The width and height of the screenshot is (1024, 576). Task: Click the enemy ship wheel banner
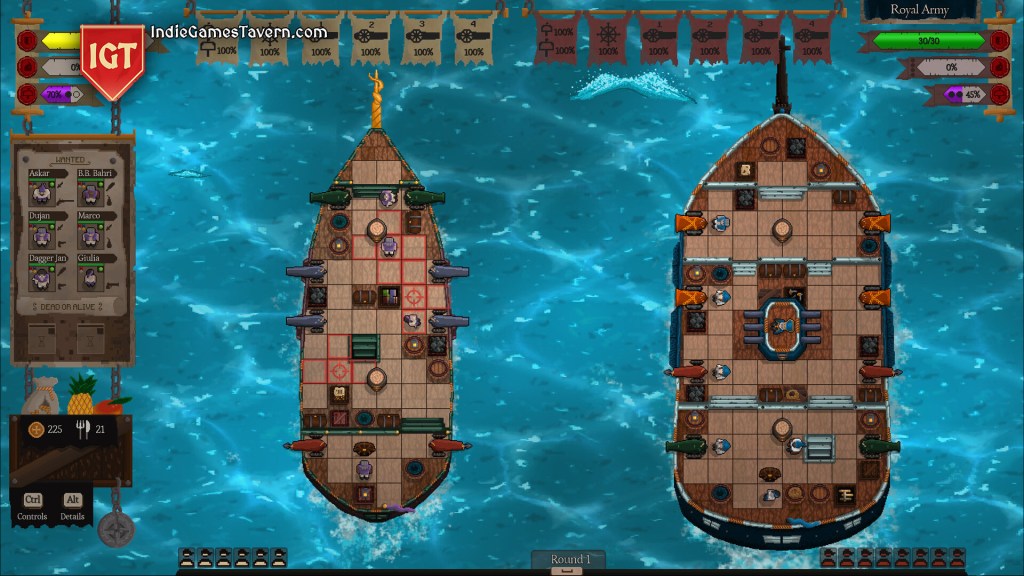(x=608, y=38)
